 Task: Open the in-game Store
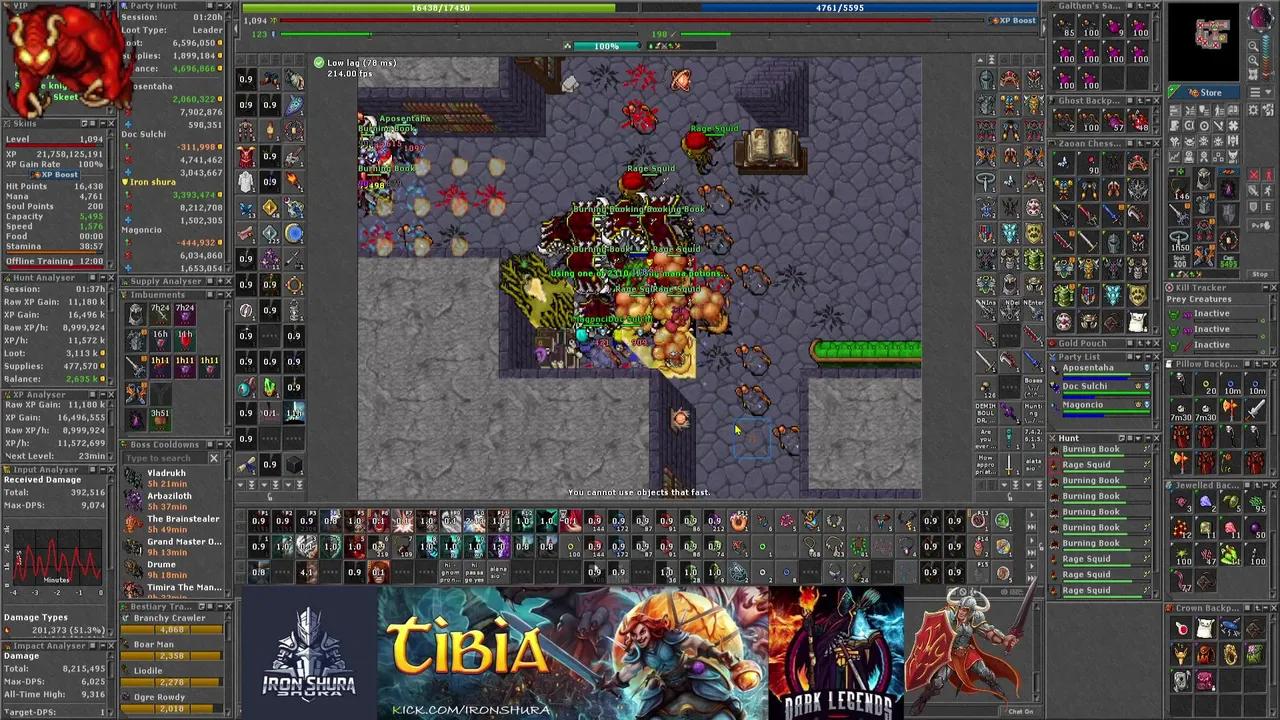(1209, 92)
